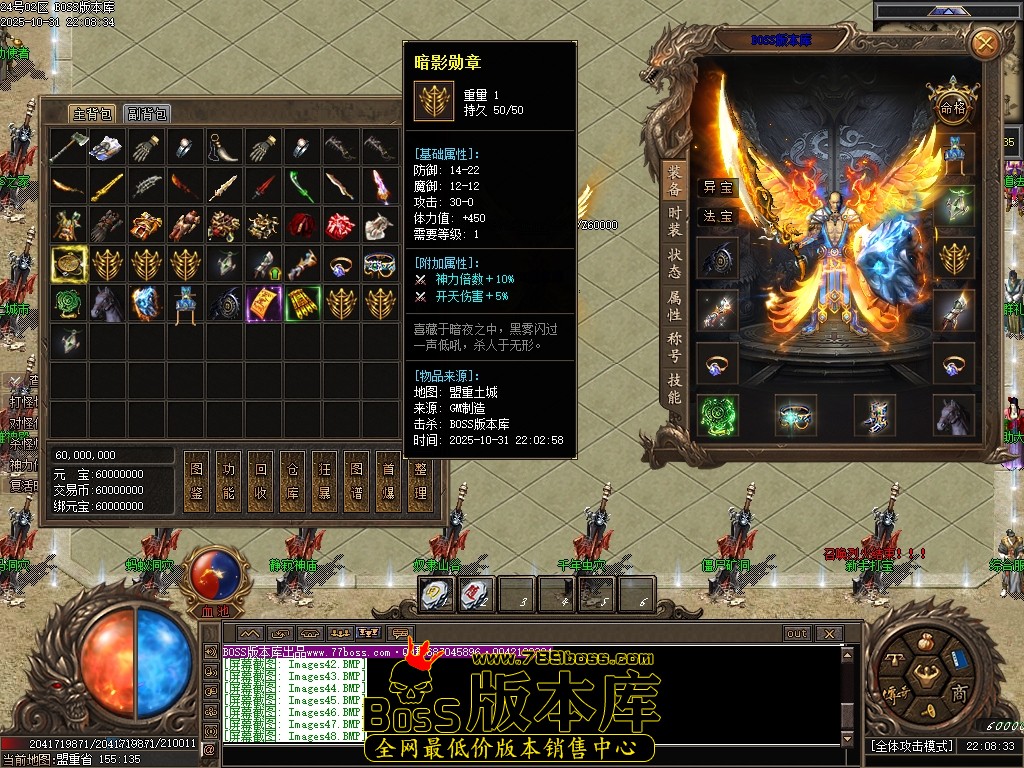Click the chat window's out button
The height and width of the screenshot is (768, 1024).
(796, 633)
